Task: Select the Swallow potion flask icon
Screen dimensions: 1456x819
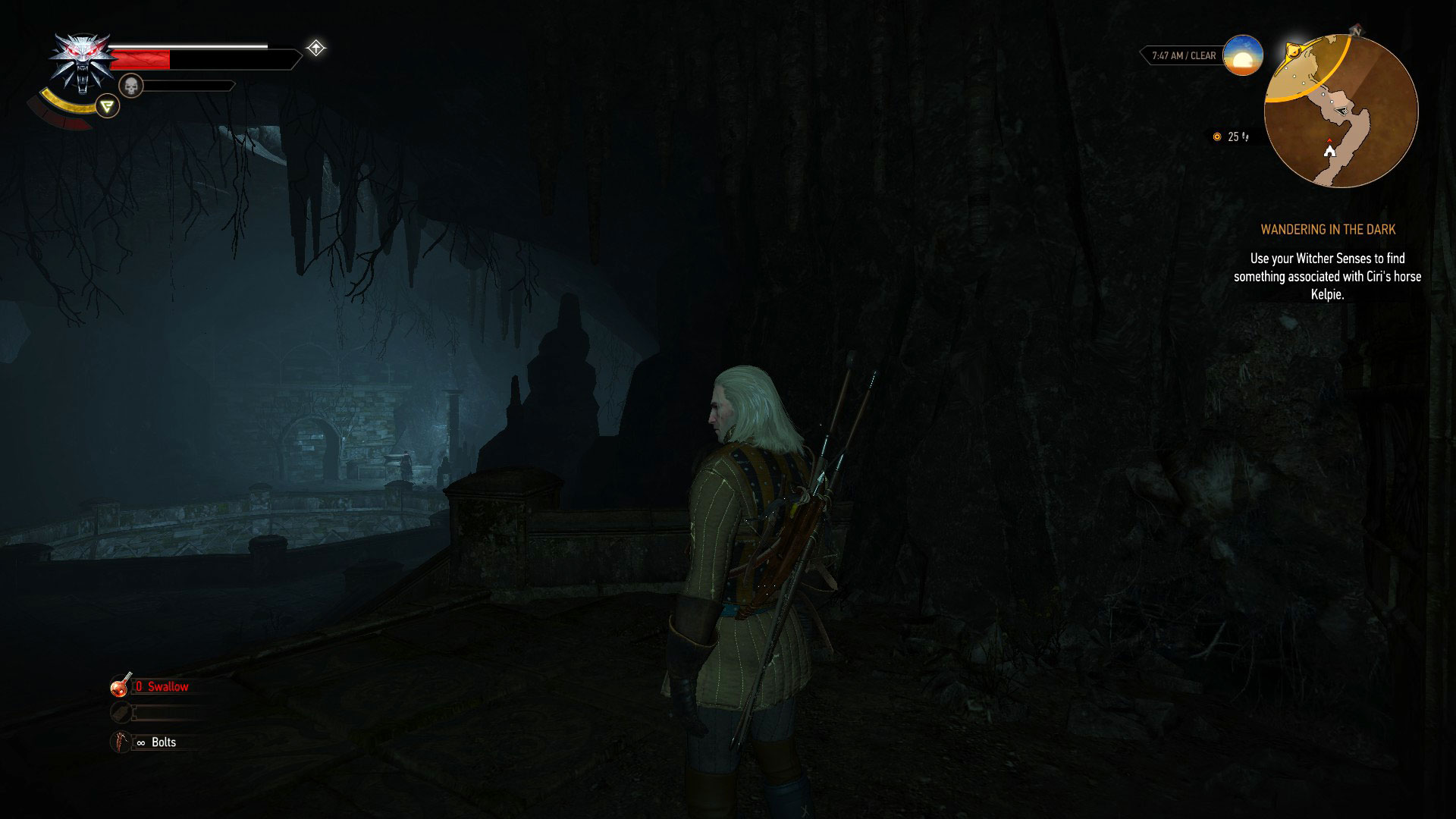Action: tap(119, 686)
